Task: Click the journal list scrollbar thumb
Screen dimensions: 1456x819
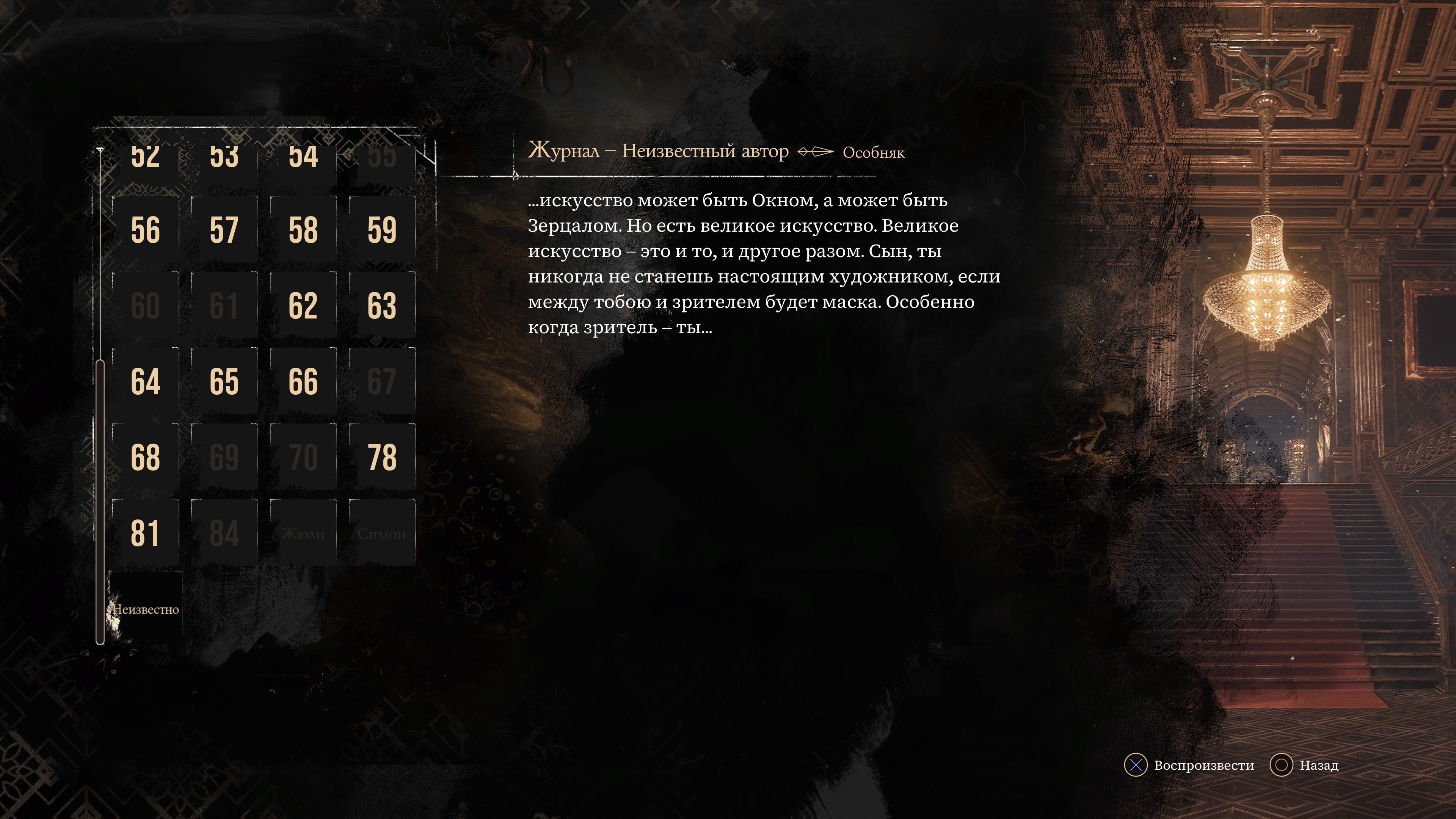Action: (100, 501)
